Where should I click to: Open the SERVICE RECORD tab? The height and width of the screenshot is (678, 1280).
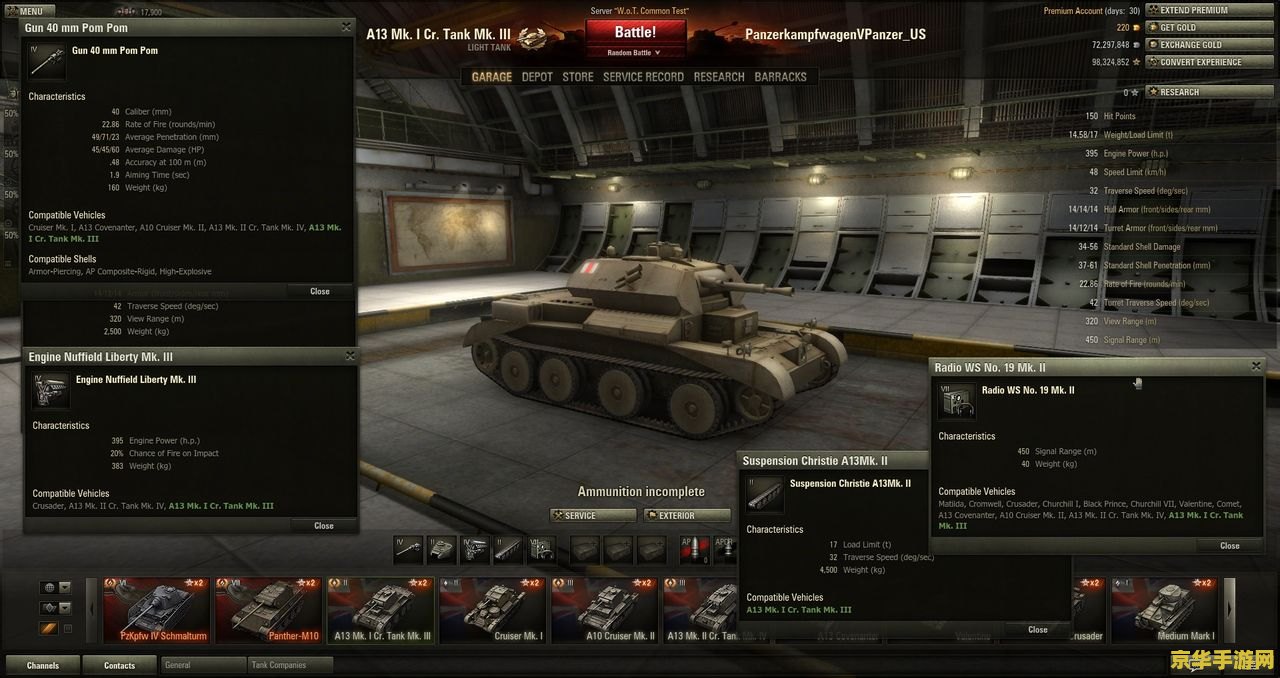(643, 77)
